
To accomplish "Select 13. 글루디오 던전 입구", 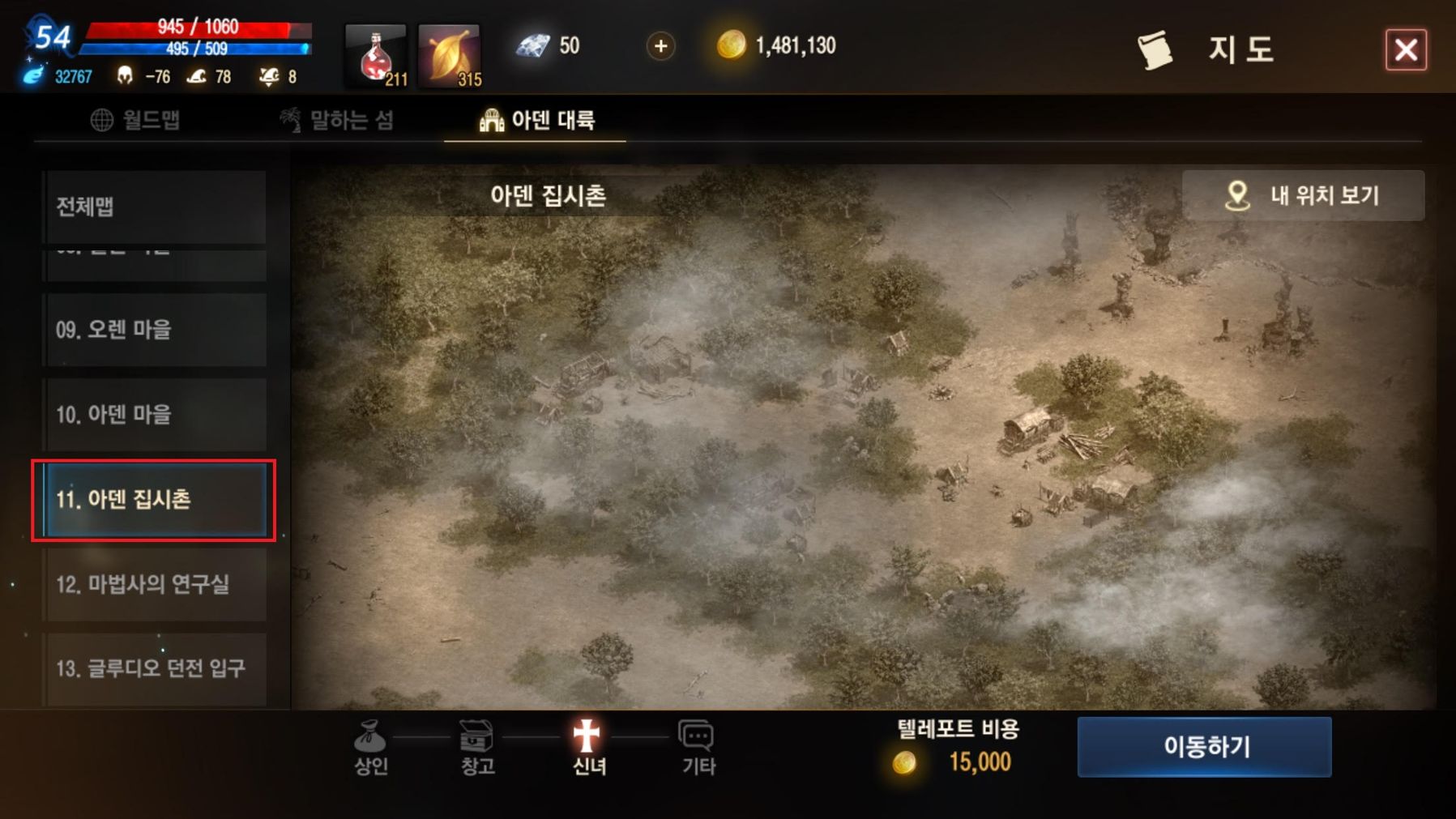I will point(155,668).
